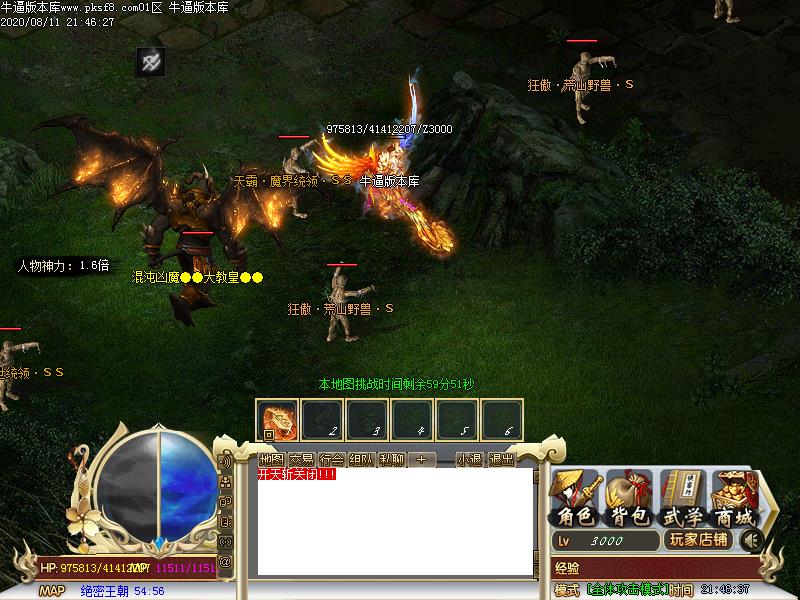This screenshot has height=600, width=800.
Task: Choose 小退 to log out to character select
Action: point(469,460)
